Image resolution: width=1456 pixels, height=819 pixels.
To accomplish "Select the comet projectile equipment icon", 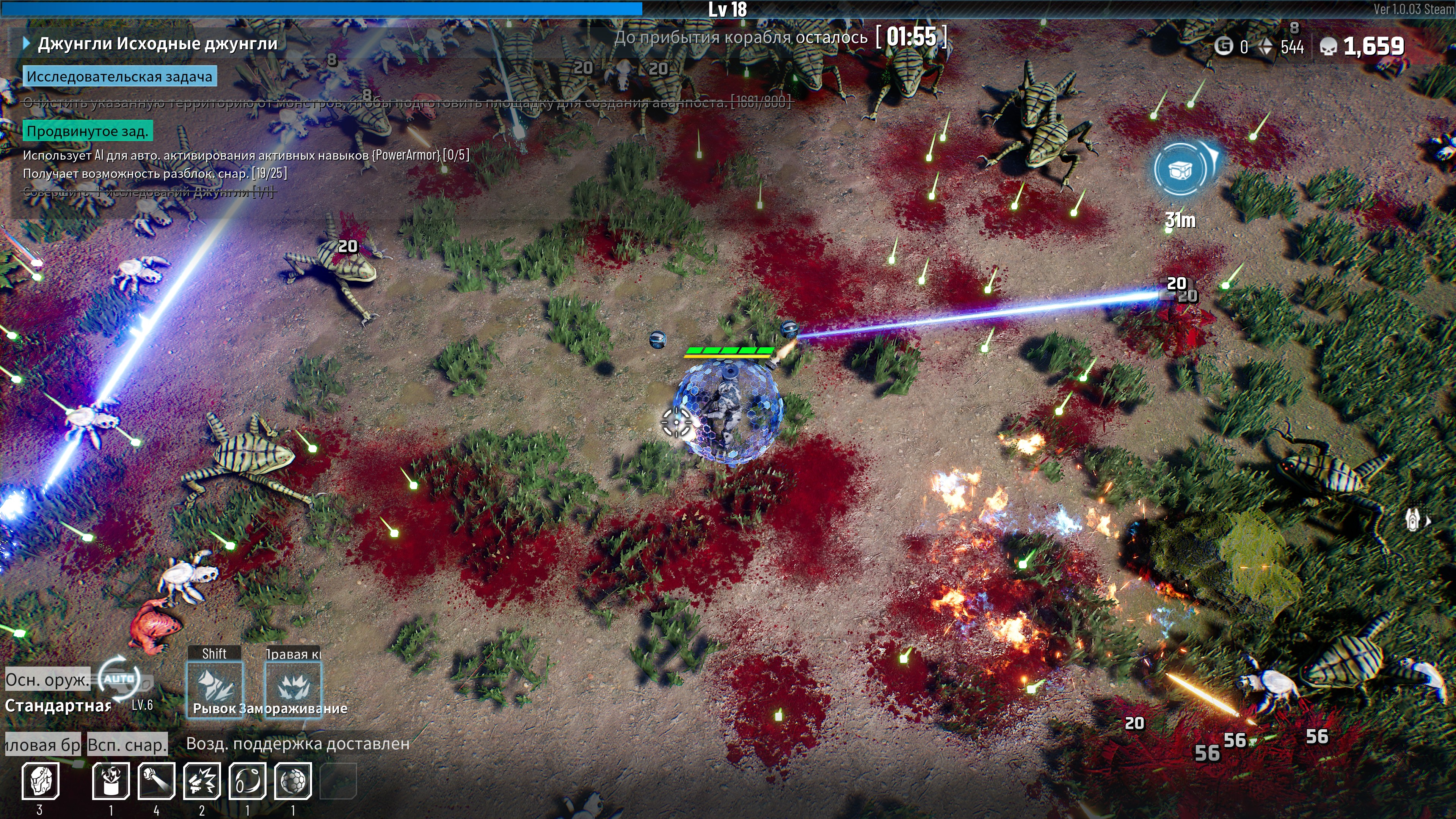I will 157,781.
